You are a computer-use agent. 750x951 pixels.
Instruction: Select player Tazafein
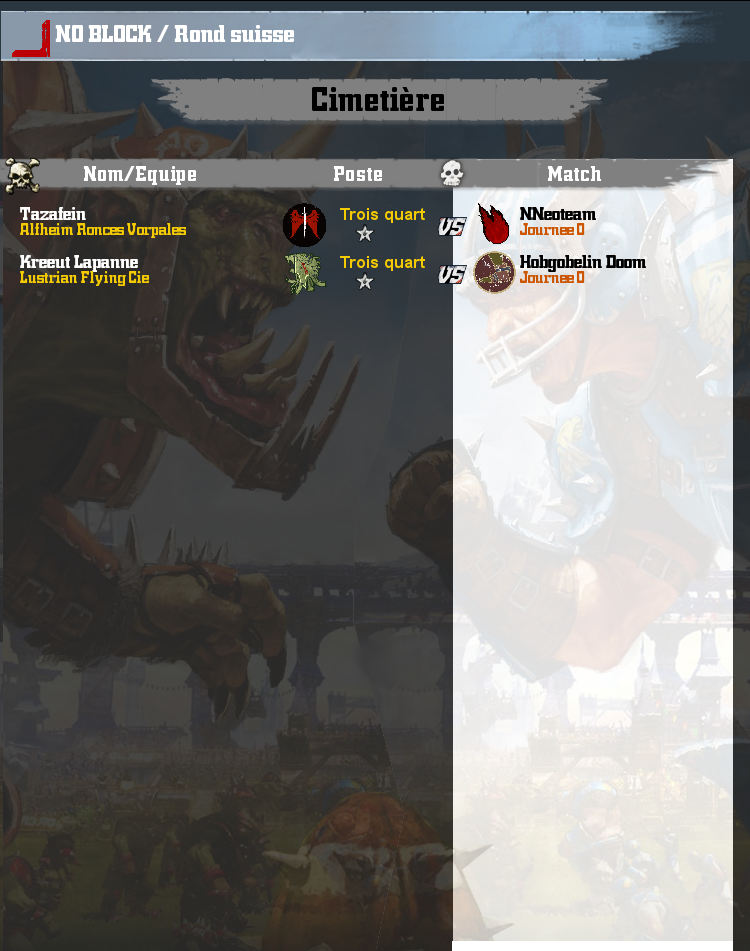[x=53, y=214]
